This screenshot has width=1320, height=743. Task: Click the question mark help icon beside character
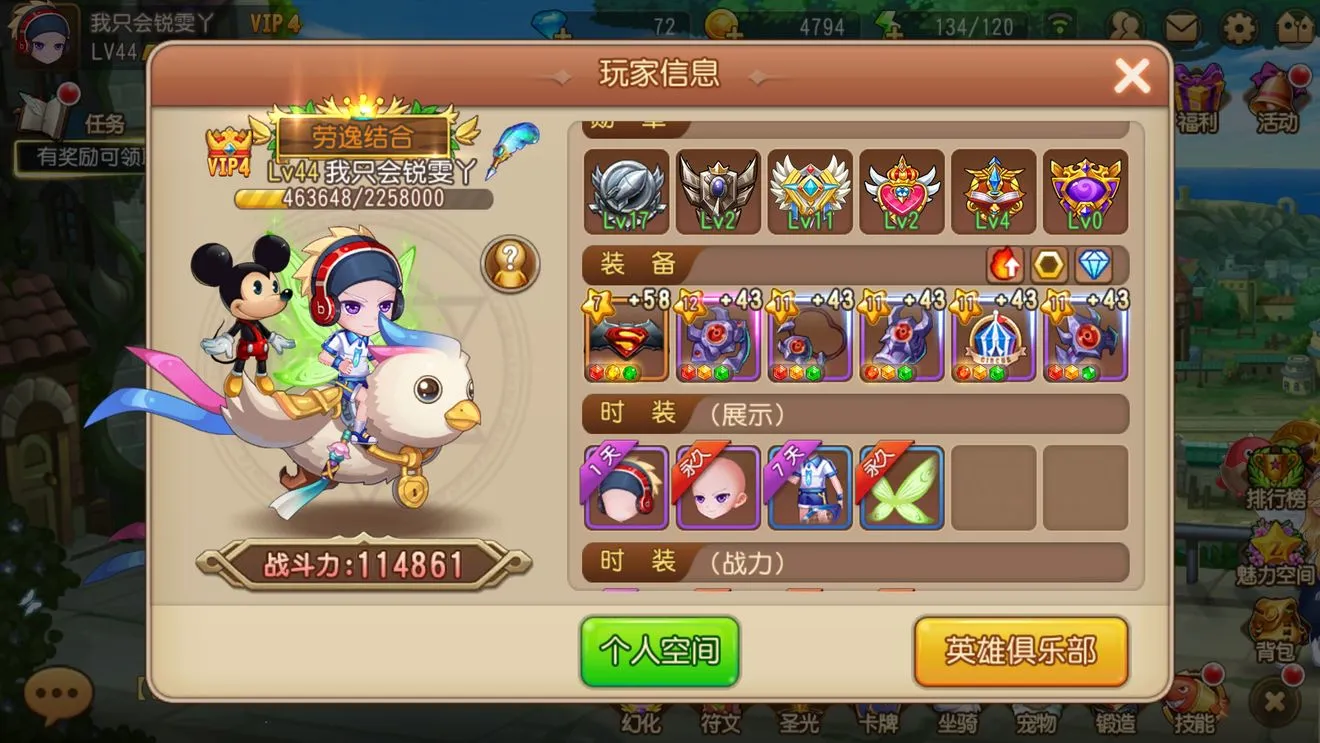point(512,262)
